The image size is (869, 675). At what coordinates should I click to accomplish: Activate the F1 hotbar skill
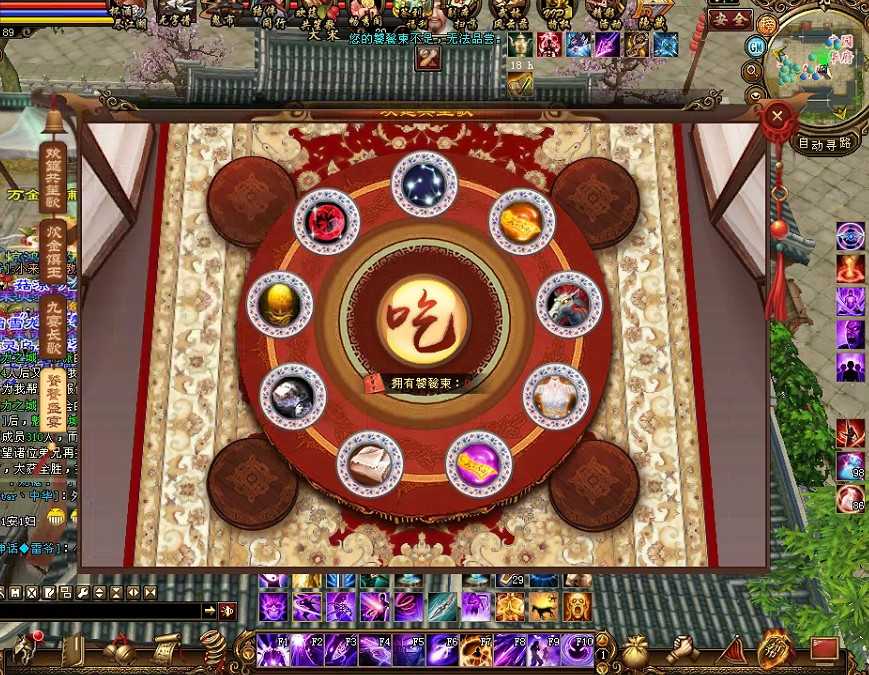273,649
